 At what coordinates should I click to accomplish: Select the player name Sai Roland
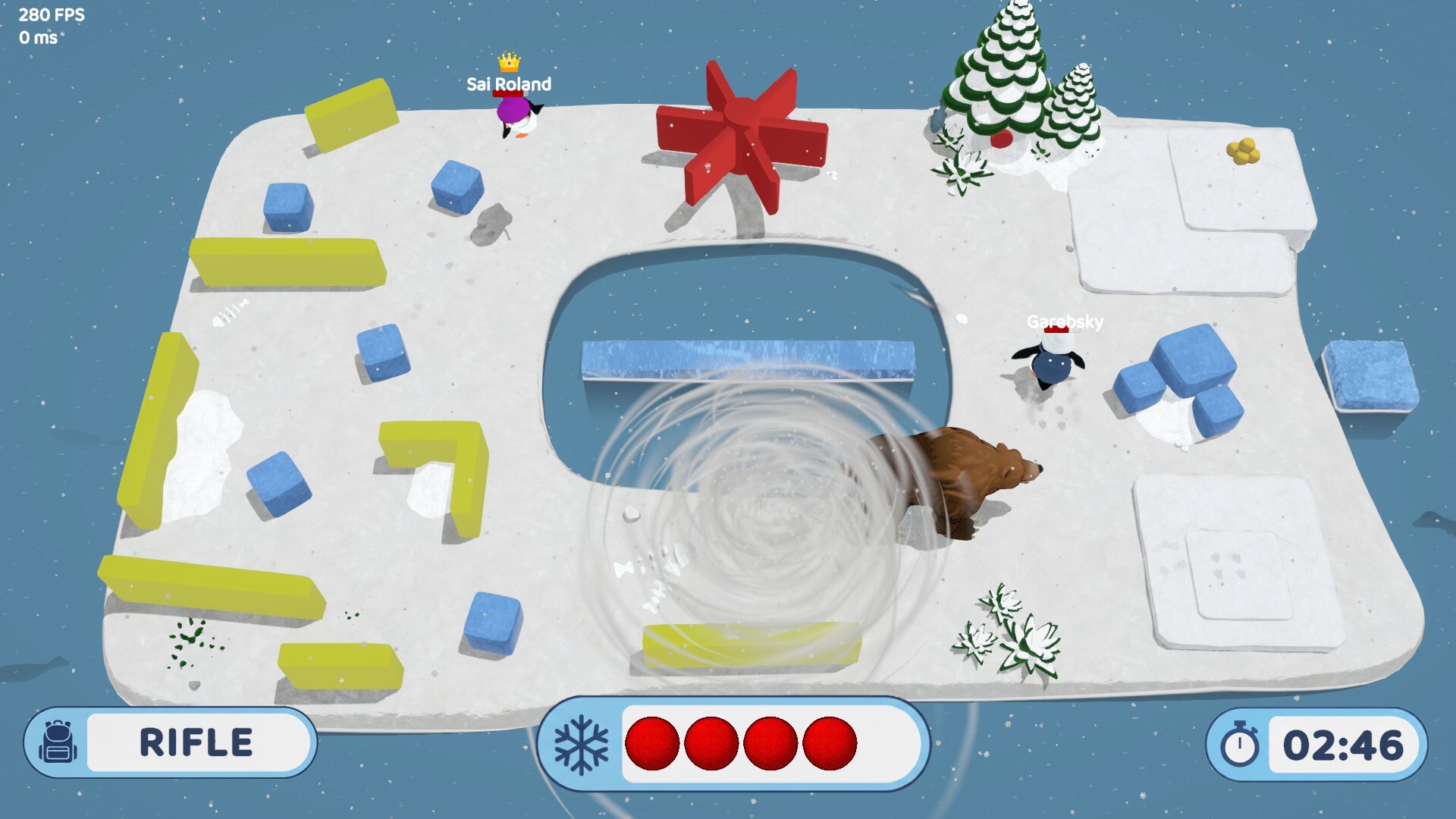point(509,84)
